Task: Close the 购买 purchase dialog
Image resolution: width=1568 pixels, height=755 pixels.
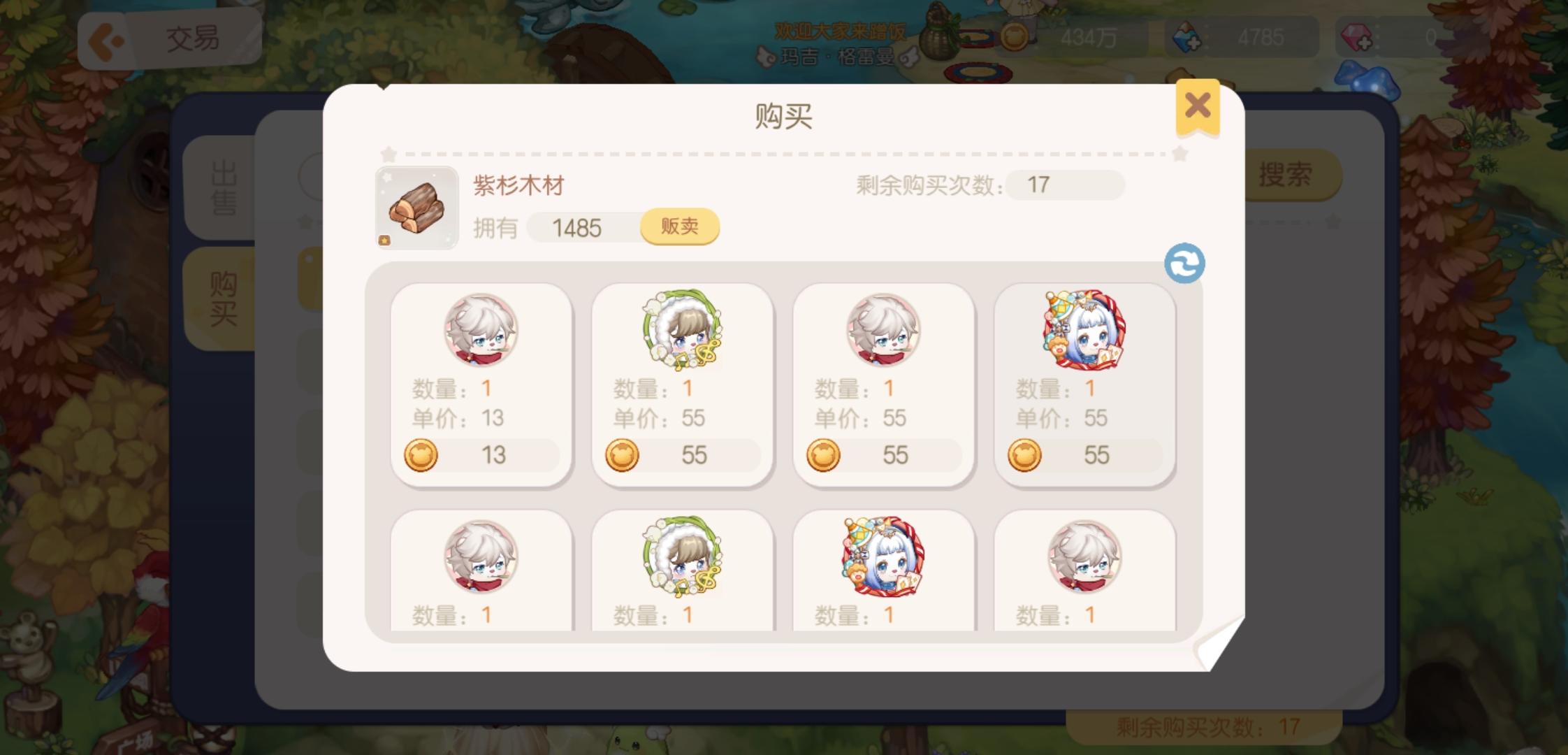Action: click(1197, 105)
